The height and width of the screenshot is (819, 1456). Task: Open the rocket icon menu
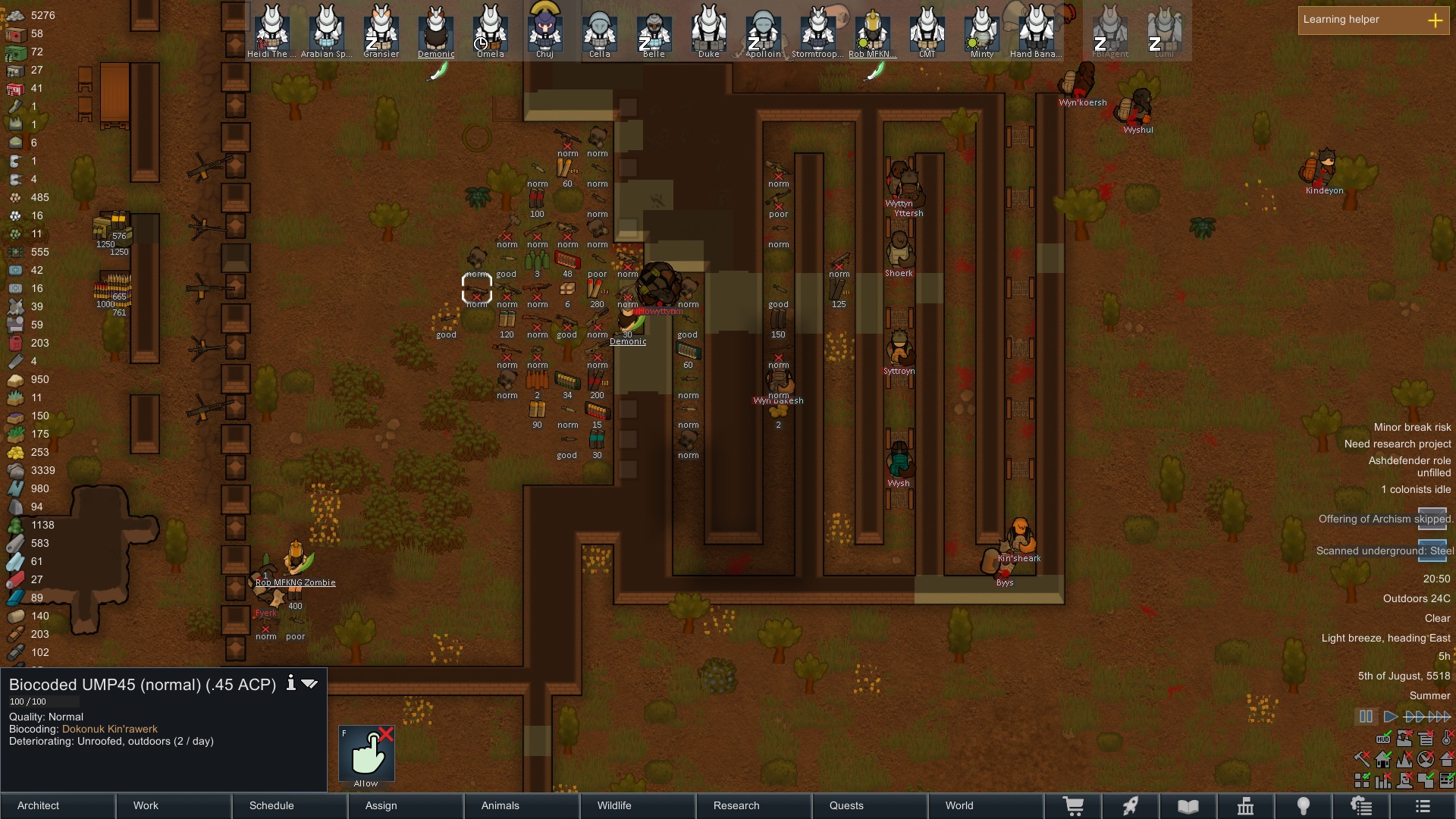(1131, 806)
